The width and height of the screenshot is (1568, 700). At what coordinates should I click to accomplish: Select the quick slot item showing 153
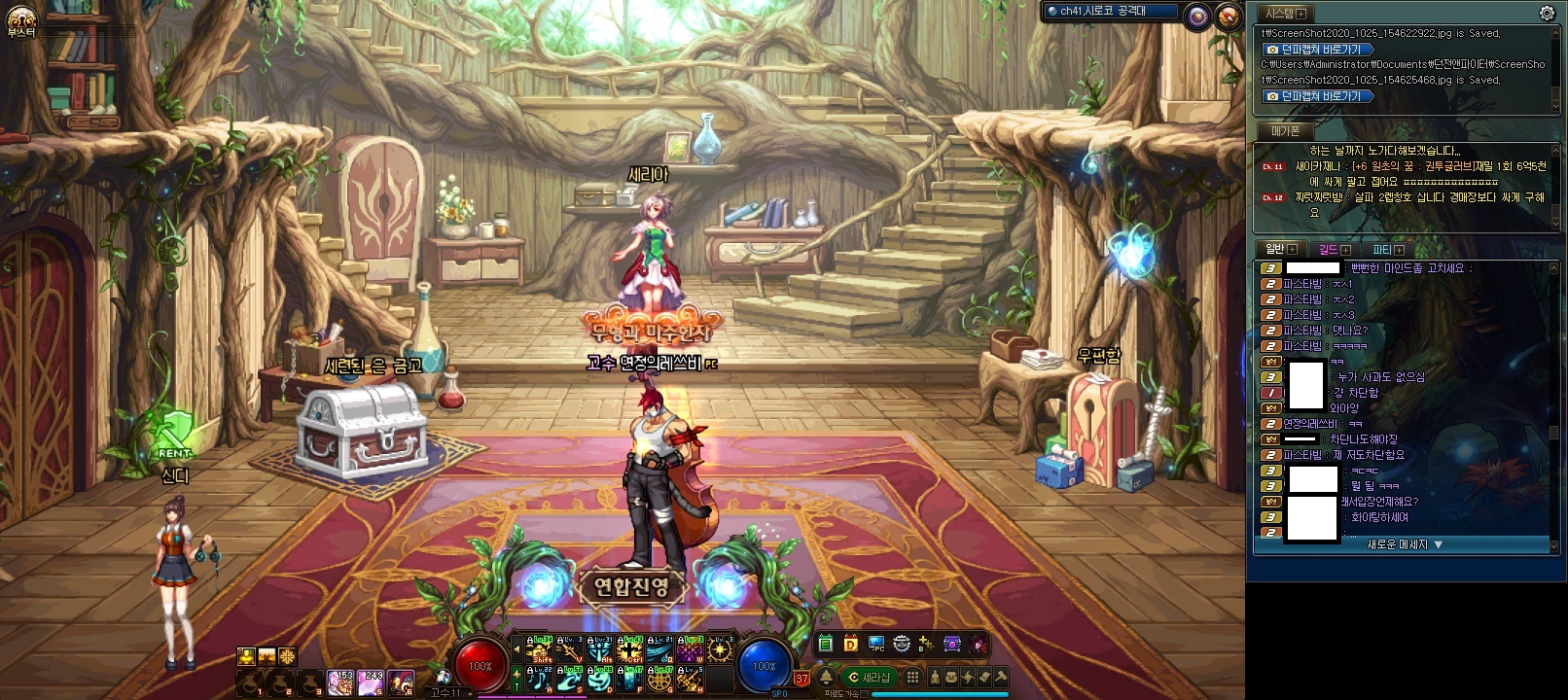pos(340,682)
